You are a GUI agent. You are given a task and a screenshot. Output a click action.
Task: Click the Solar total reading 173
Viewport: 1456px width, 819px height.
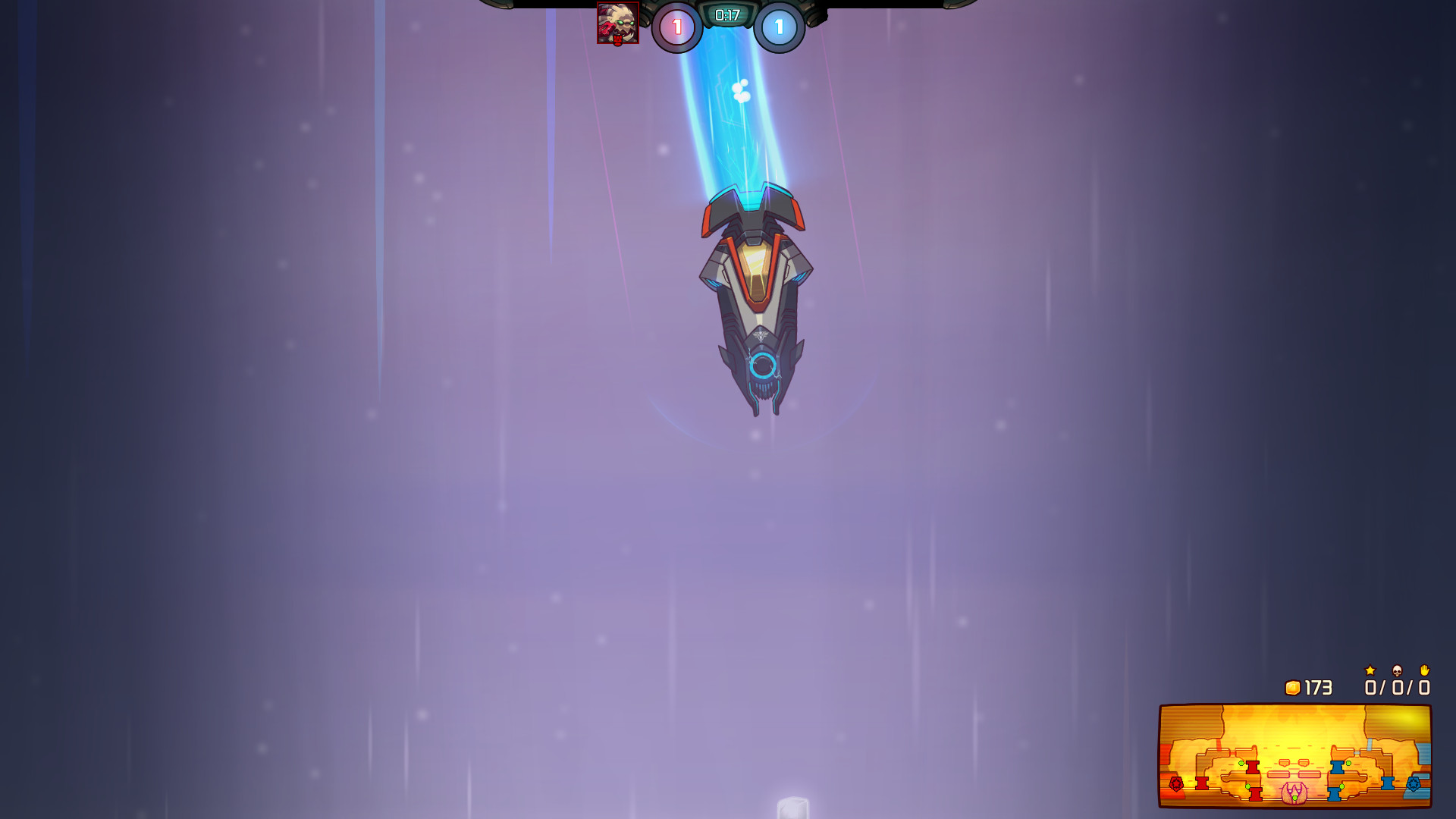coord(1318,687)
